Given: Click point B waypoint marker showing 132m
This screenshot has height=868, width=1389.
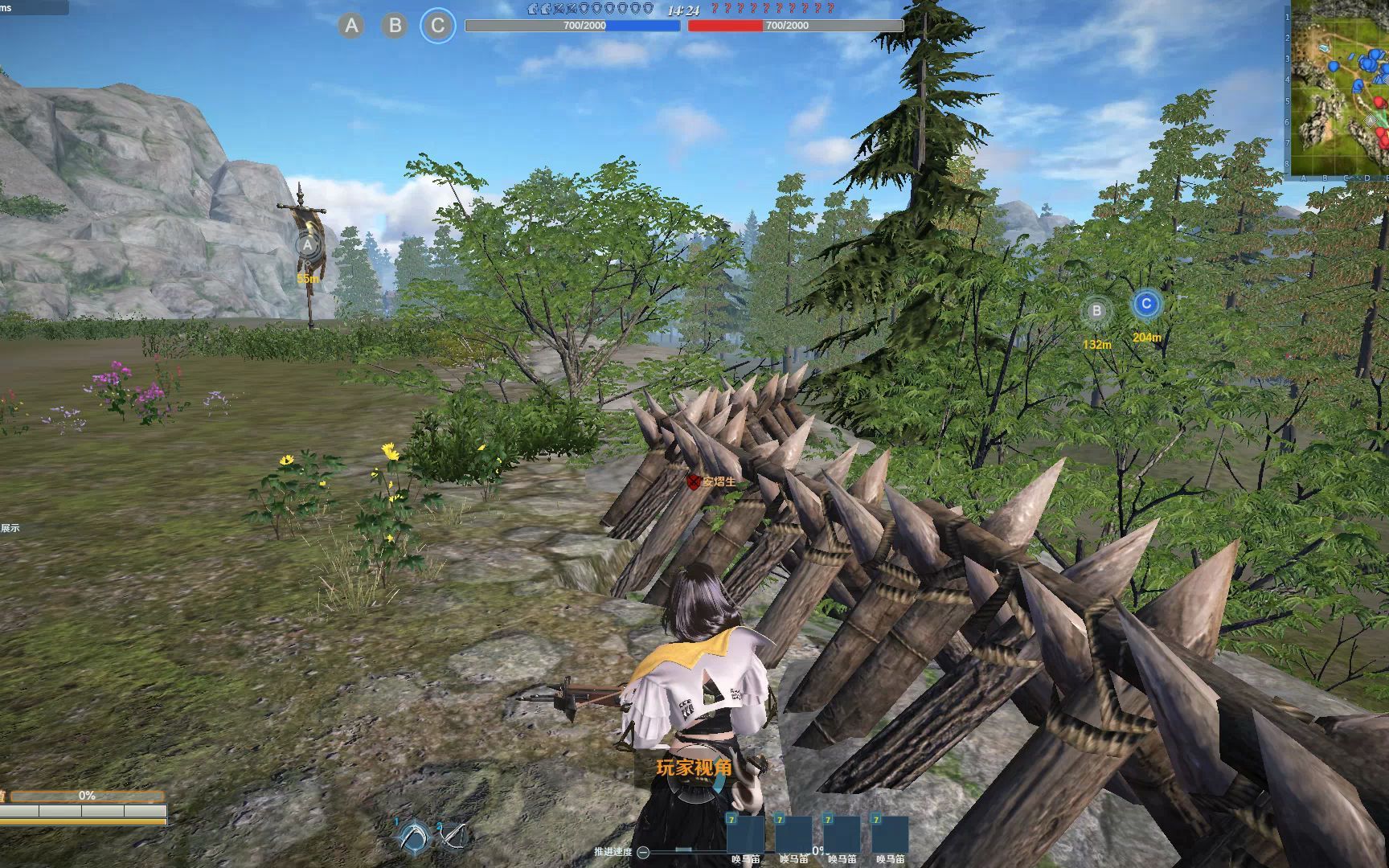Looking at the screenshot, I should [1096, 311].
